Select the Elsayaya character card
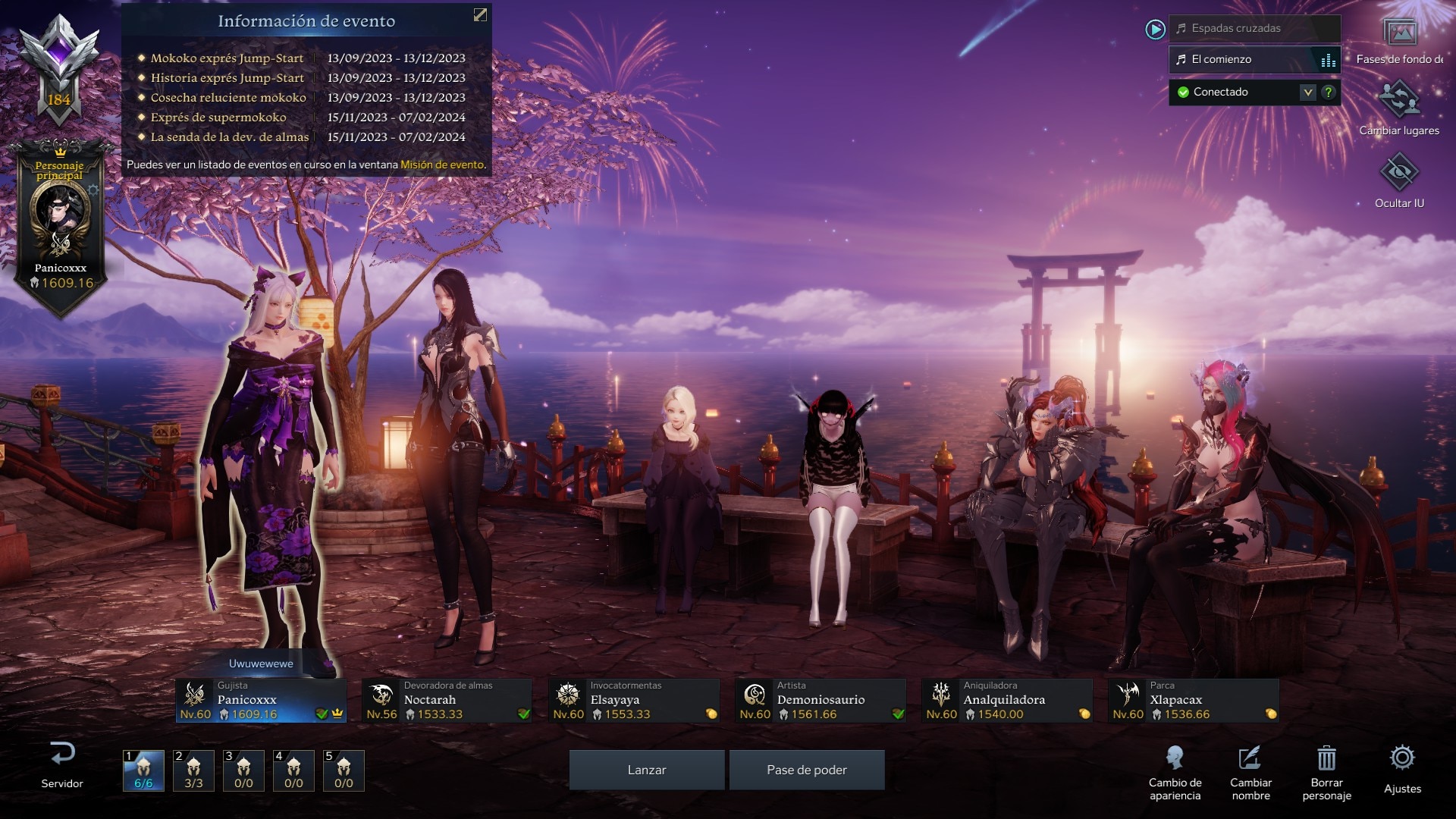This screenshot has width=1456, height=819. pos(634,701)
